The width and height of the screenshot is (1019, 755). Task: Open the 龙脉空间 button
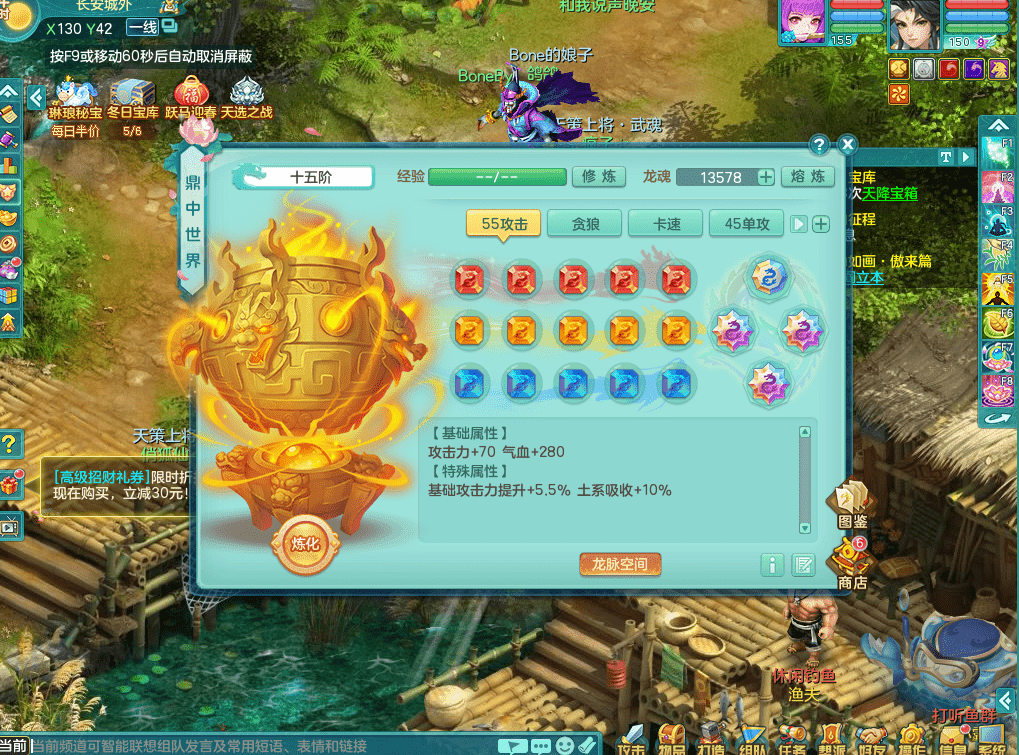pos(620,564)
